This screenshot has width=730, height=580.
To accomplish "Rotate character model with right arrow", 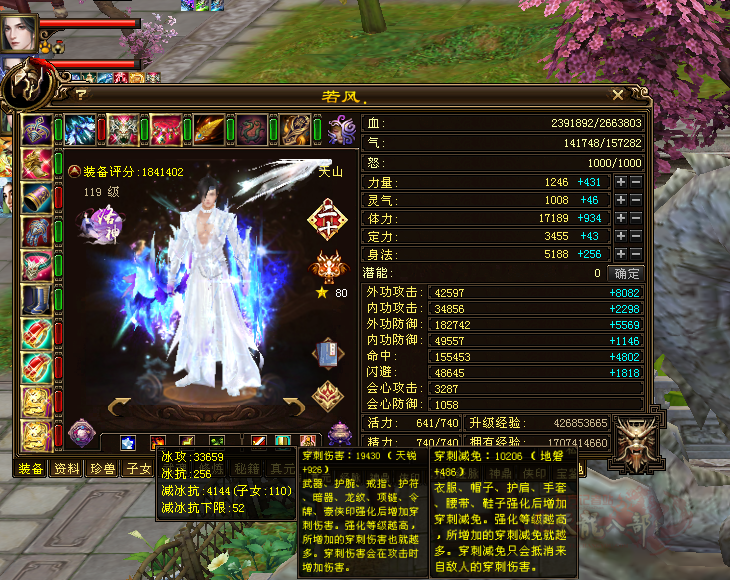I will point(293,405).
